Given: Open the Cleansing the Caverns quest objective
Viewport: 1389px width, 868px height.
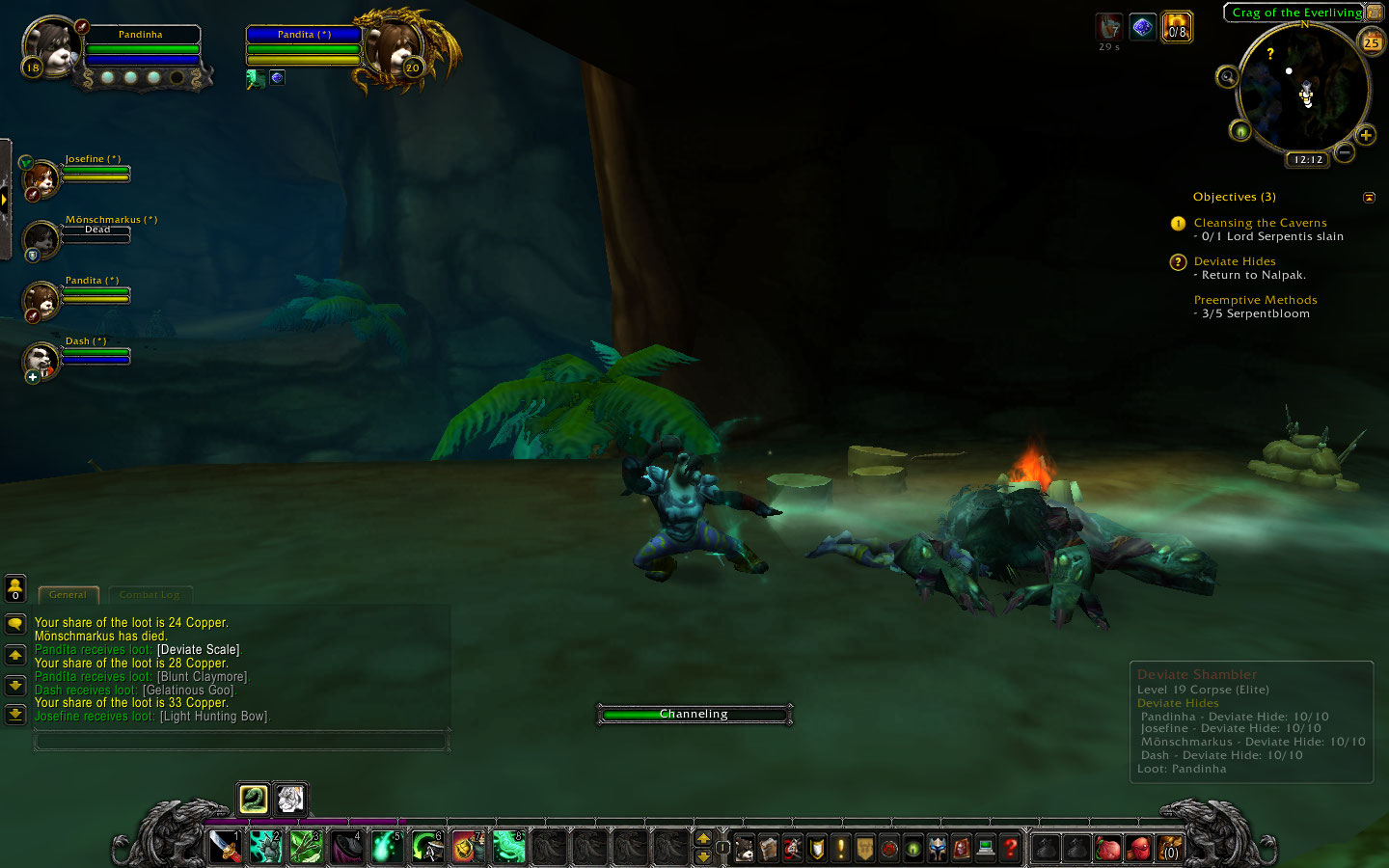Looking at the screenshot, I should pyautogui.click(x=1260, y=223).
